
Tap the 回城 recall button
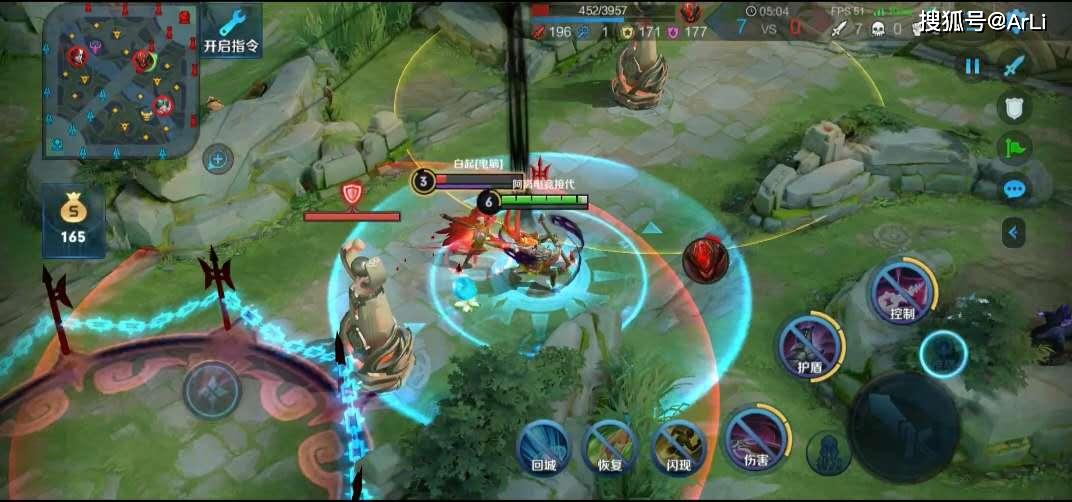pos(543,444)
